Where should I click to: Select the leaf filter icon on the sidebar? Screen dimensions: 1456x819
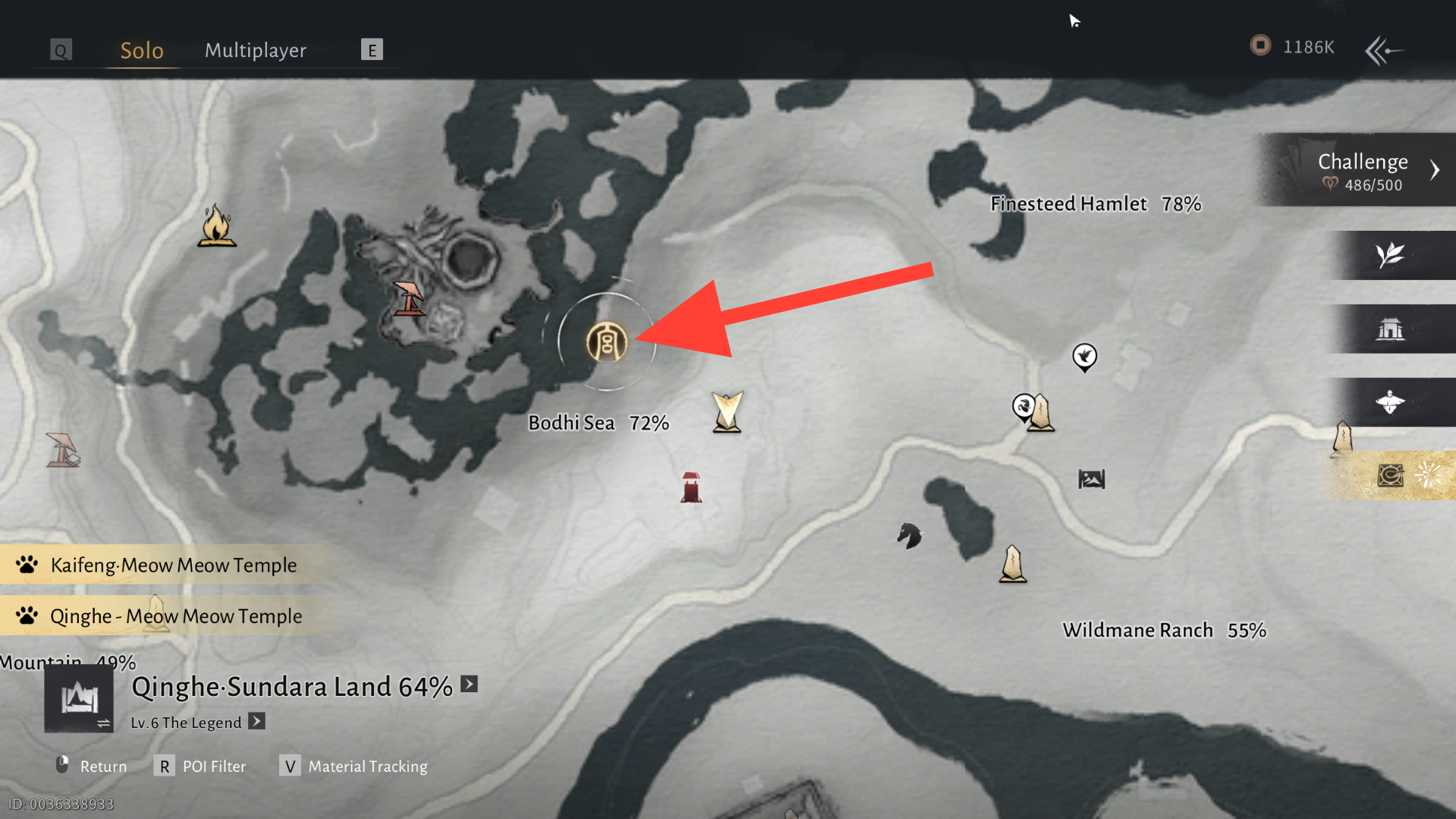(x=1390, y=255)
